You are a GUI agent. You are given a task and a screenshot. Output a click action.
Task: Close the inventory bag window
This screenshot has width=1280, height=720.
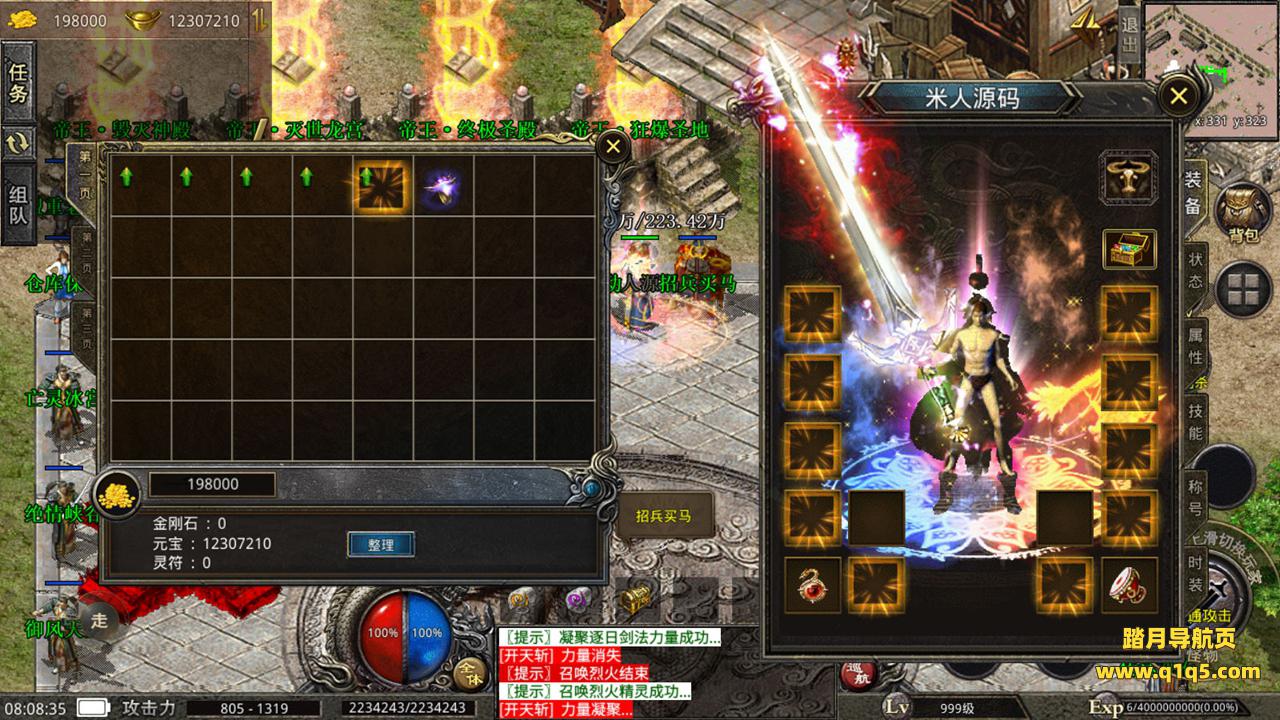click(612, 148)
